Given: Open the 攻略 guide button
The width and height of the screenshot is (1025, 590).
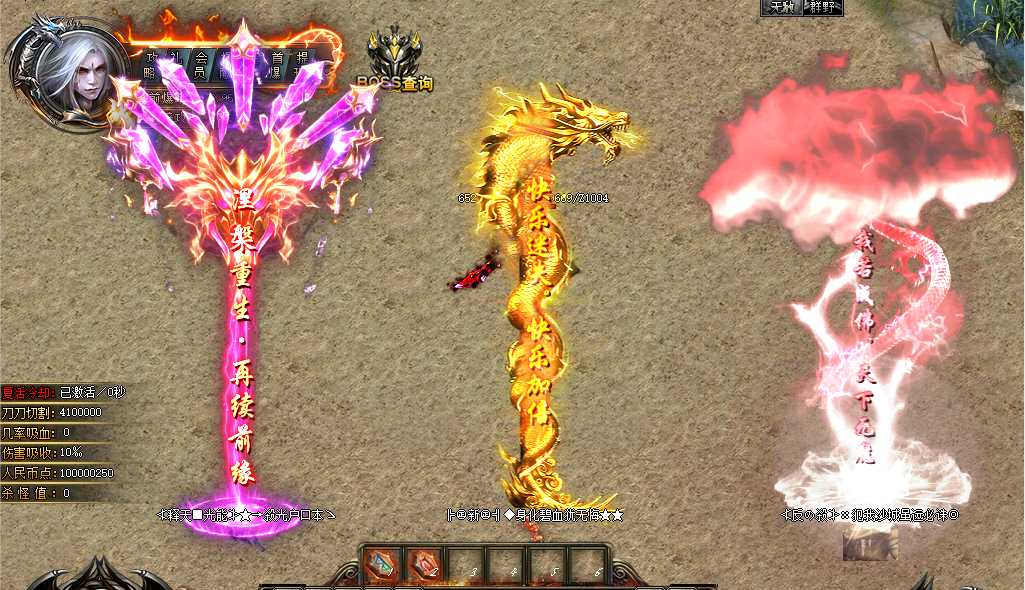Looking at the screenshot, I should coord(151,65).
